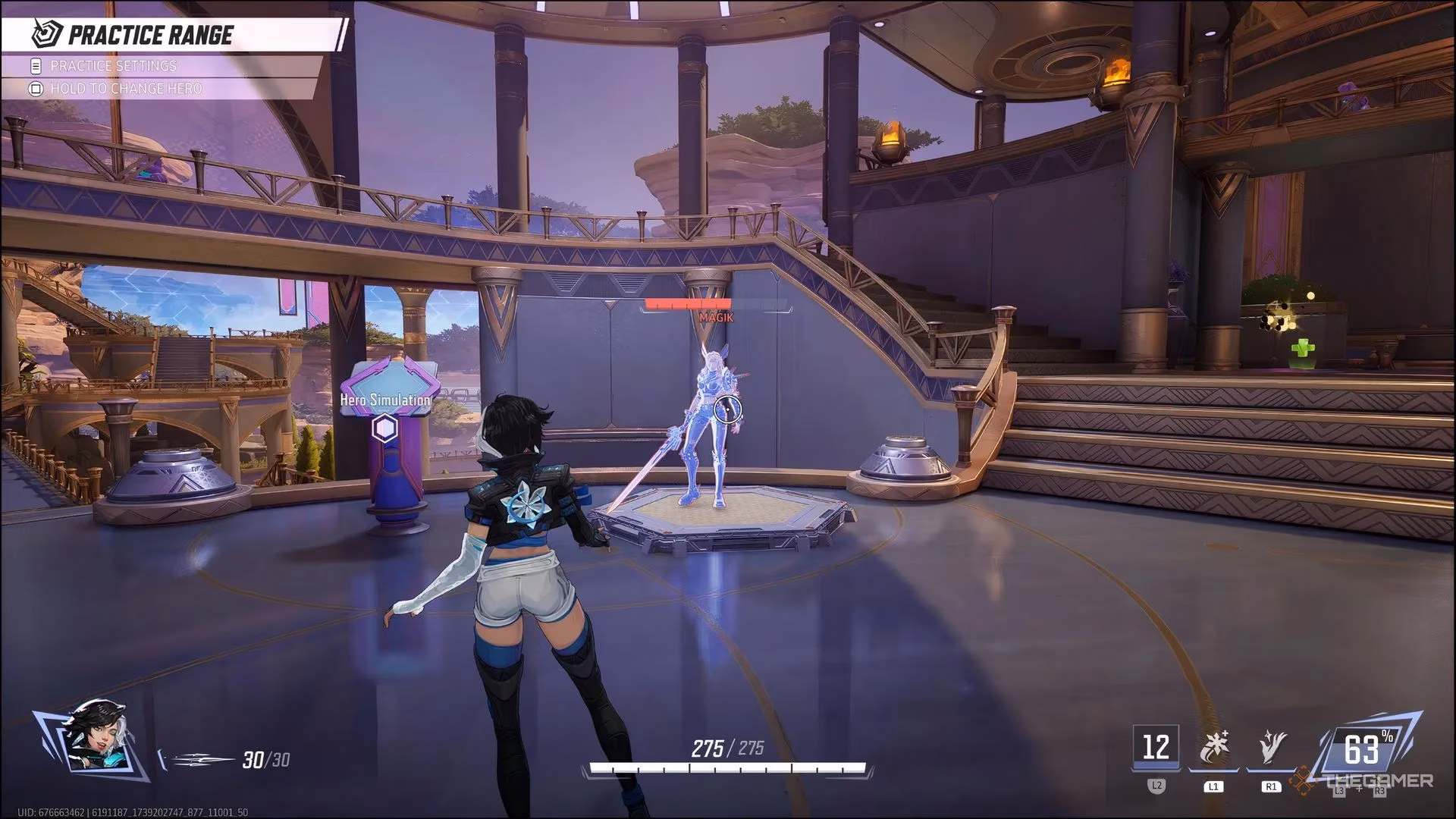Select the Hero Simulation hexagon marker

click(x=385, y=429)
